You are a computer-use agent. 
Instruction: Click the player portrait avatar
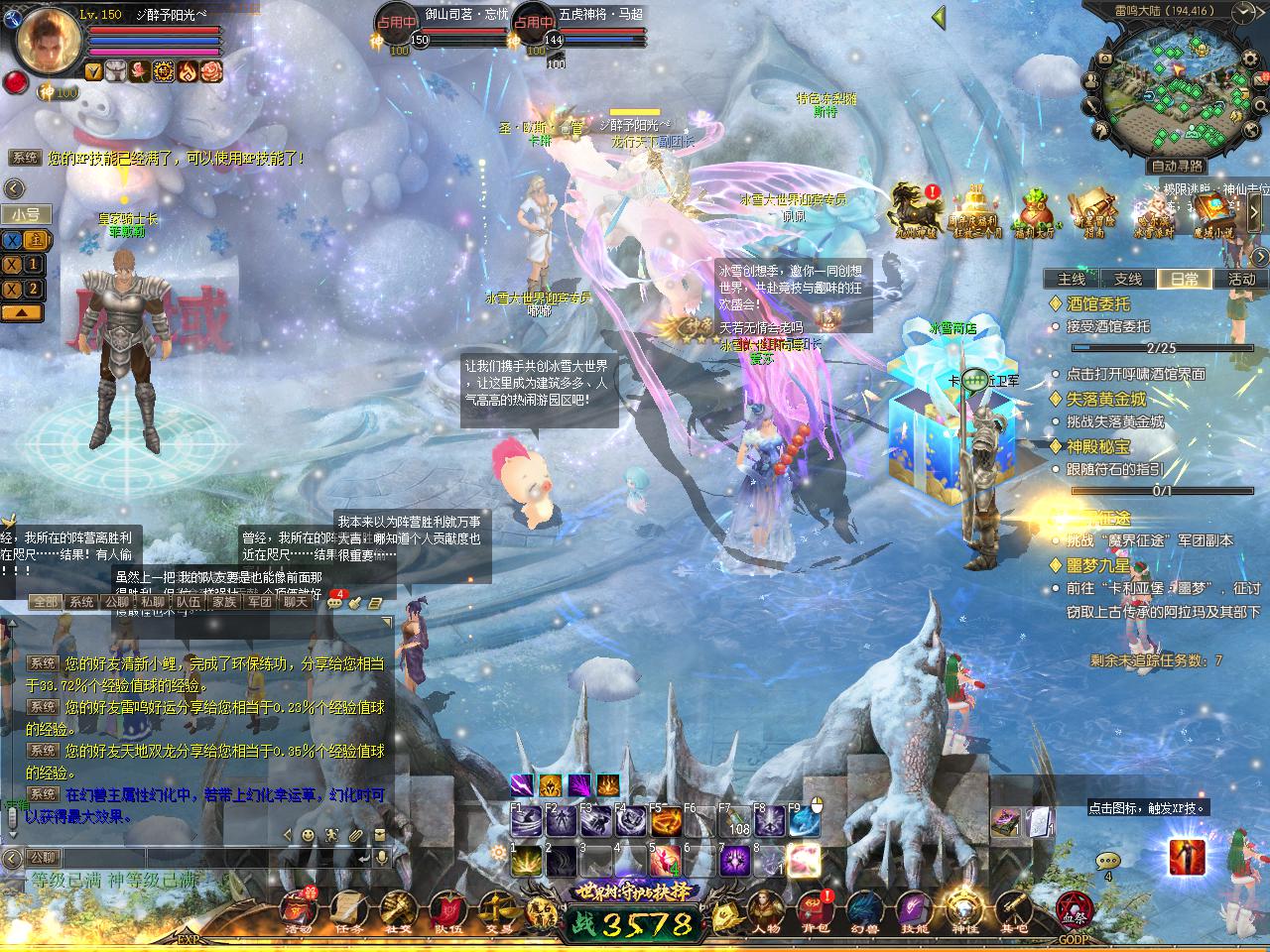tap(45, 43)
